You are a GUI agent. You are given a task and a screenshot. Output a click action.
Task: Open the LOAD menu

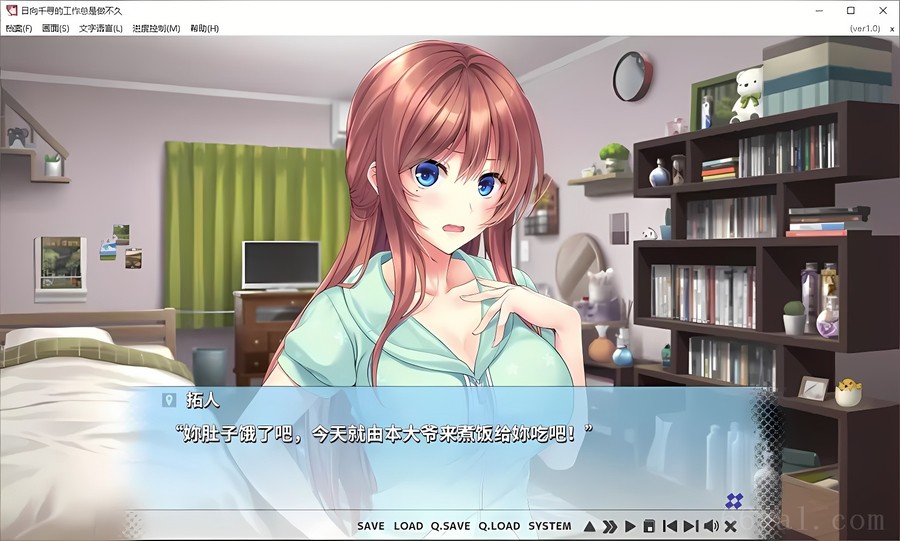[x=408, y=526]
